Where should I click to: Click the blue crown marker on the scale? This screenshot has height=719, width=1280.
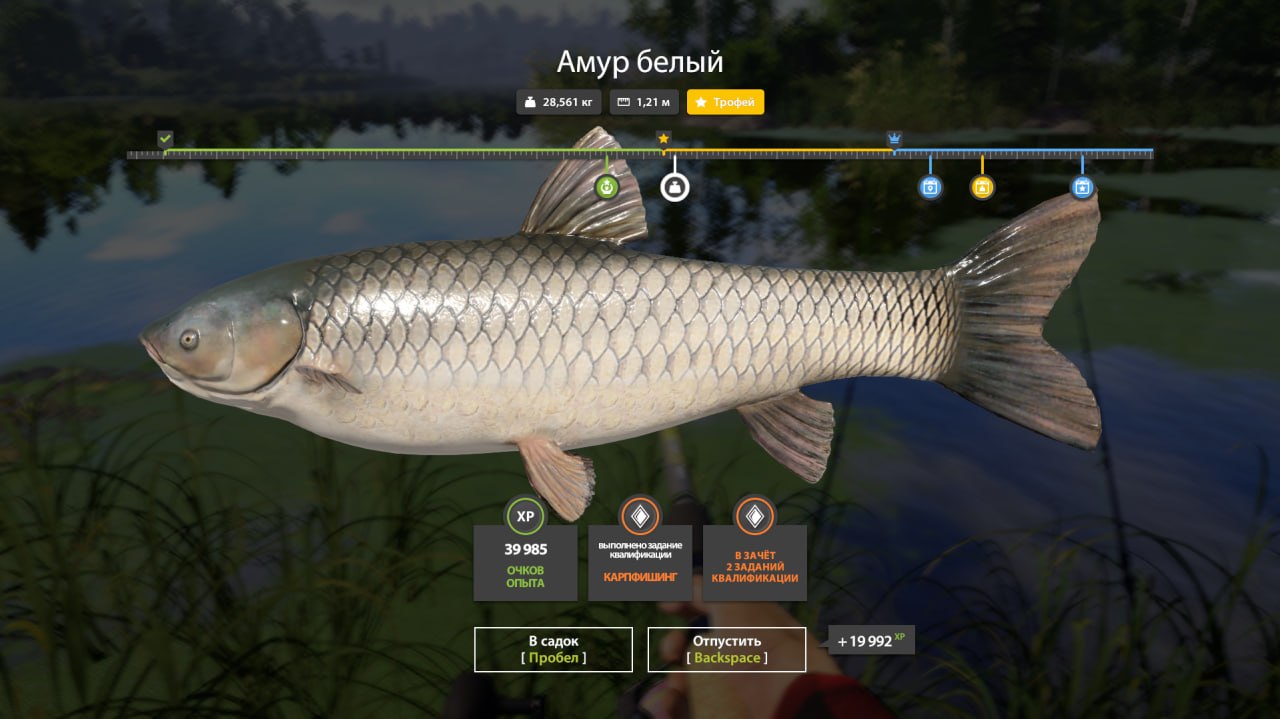coord(894,138)
